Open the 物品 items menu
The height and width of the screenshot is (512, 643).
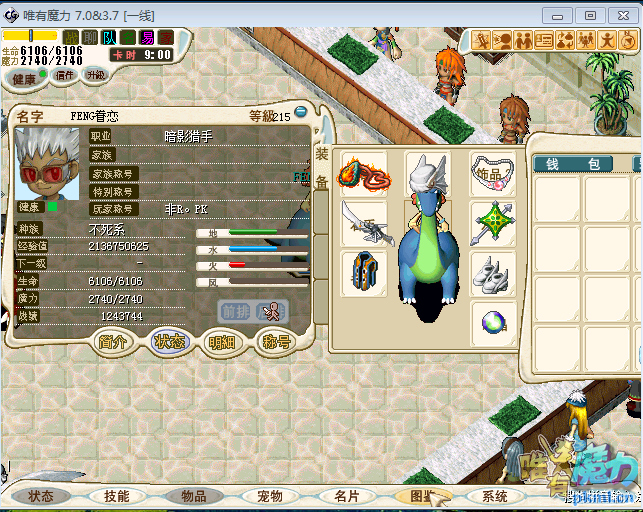pyautogui.click(x=193, y=496)
